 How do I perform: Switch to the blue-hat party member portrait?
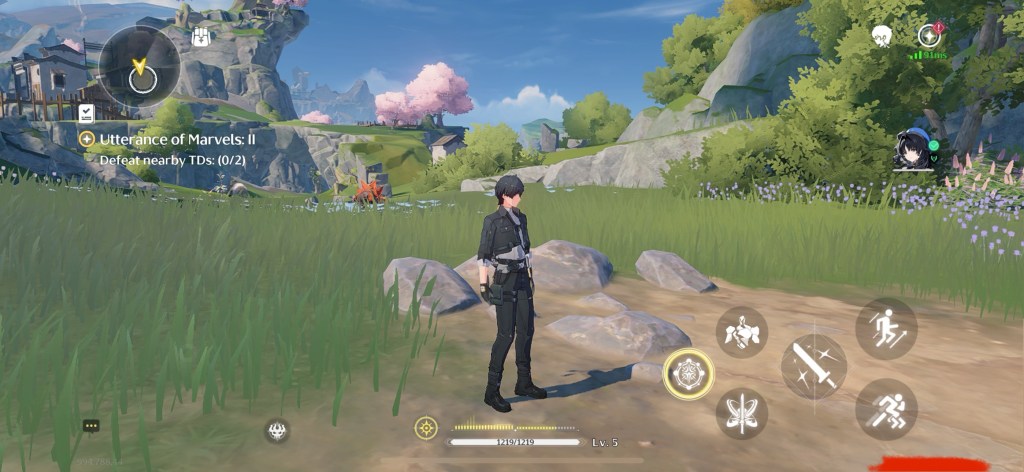pyautogui.click(x=912, y=151)
